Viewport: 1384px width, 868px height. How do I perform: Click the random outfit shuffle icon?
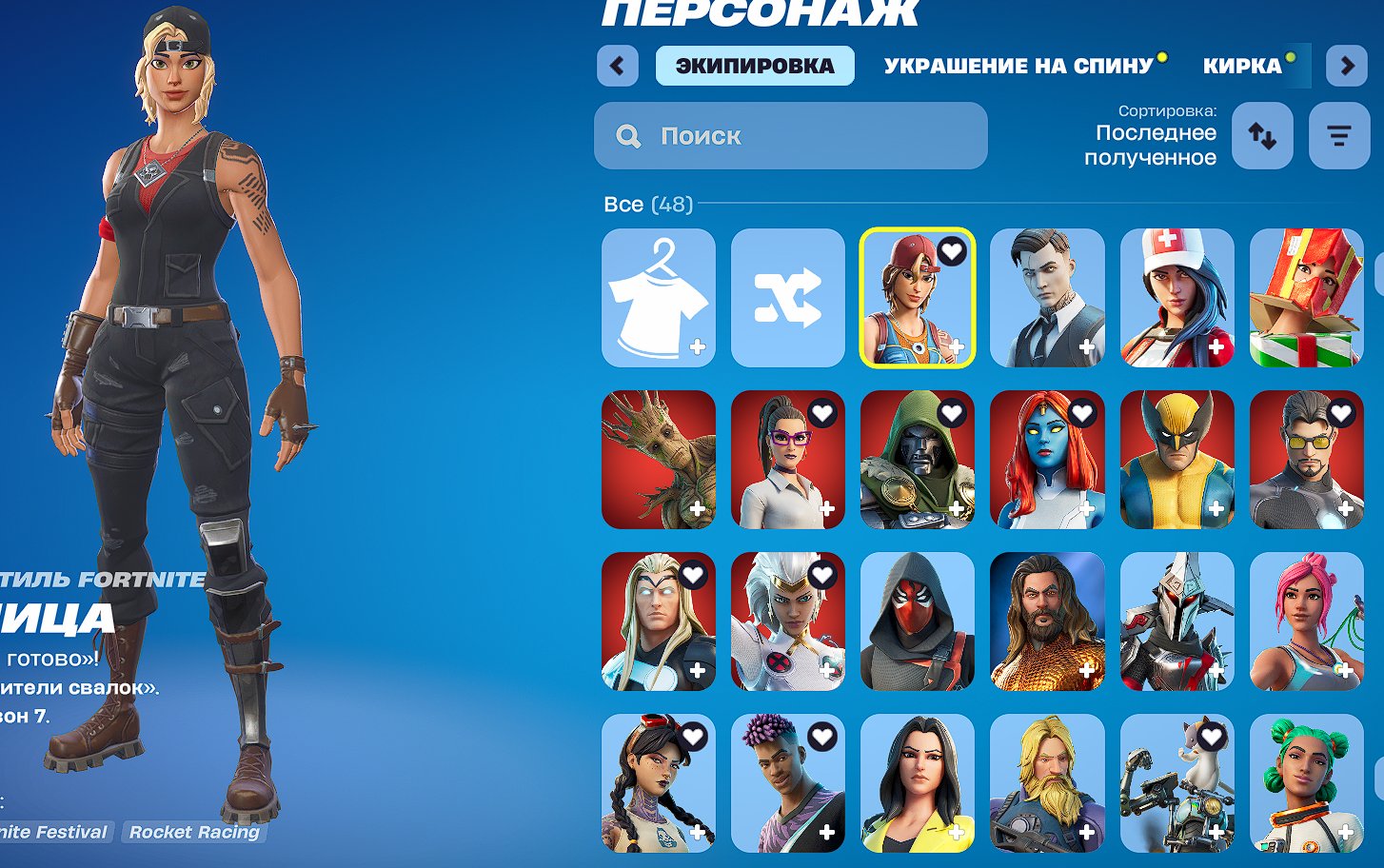click(787, 298)
